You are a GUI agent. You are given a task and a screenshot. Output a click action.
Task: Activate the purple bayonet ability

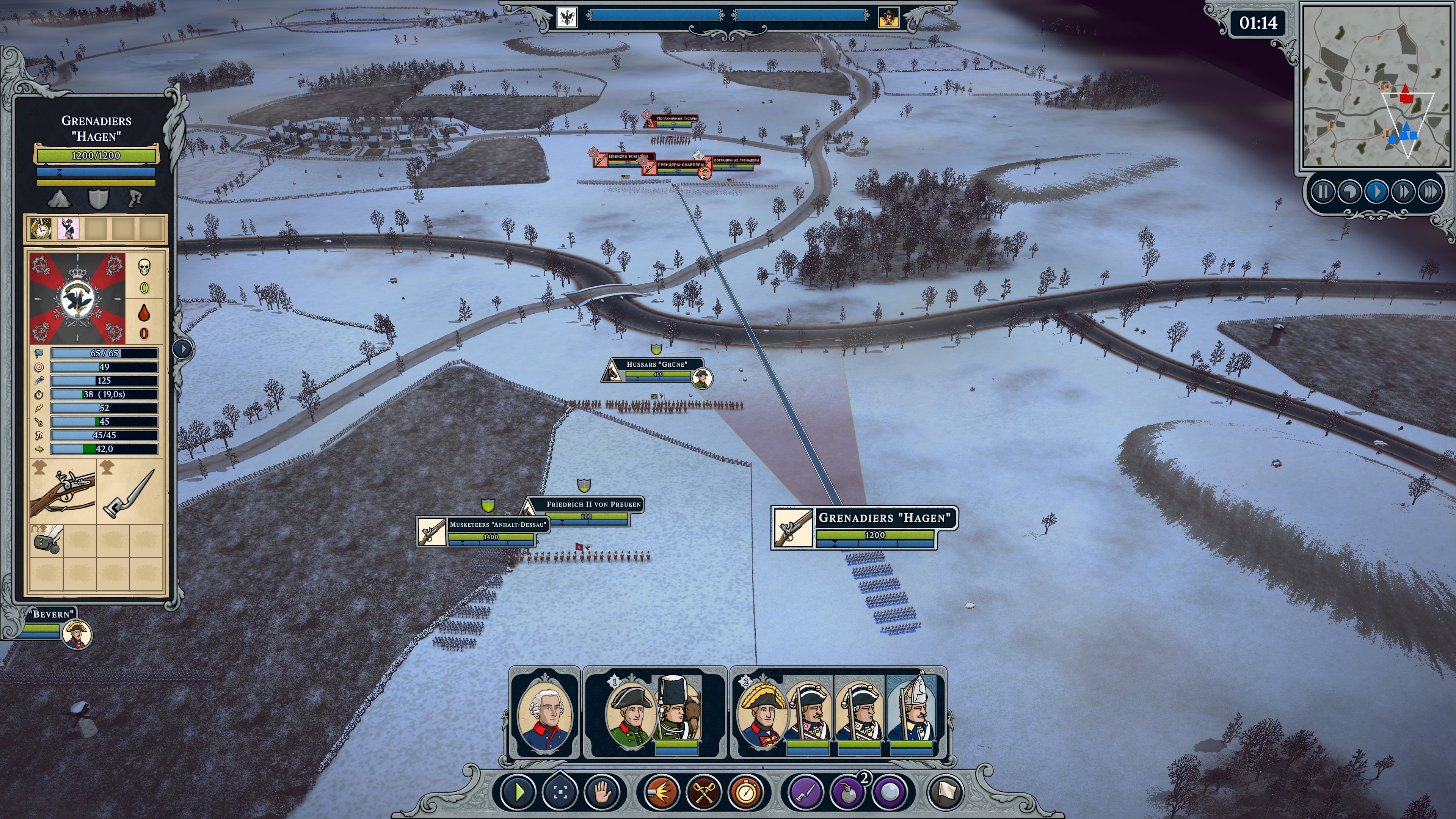point(805,792)
